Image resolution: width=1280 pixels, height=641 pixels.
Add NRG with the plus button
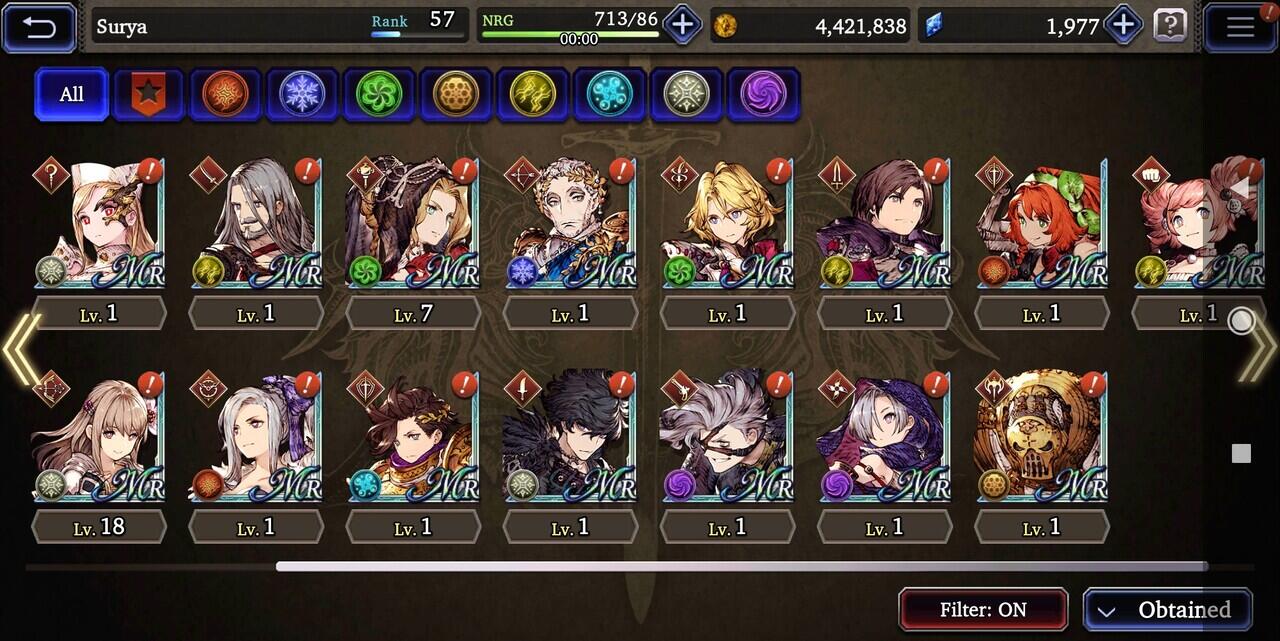click(x=682, y=25)
